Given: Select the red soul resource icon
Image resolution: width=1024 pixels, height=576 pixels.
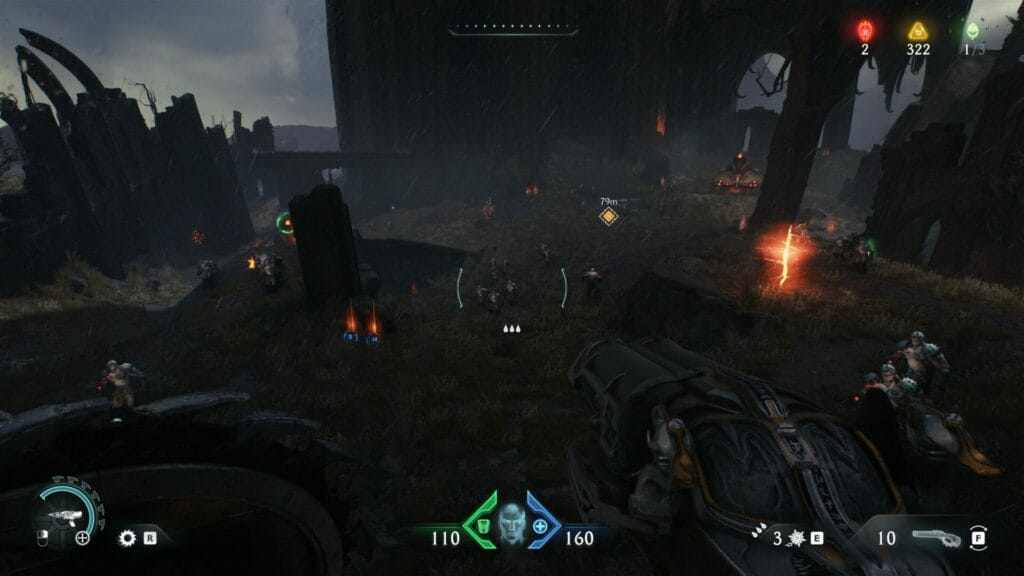Looking at the screenshot, I should (x=866, y=30).
